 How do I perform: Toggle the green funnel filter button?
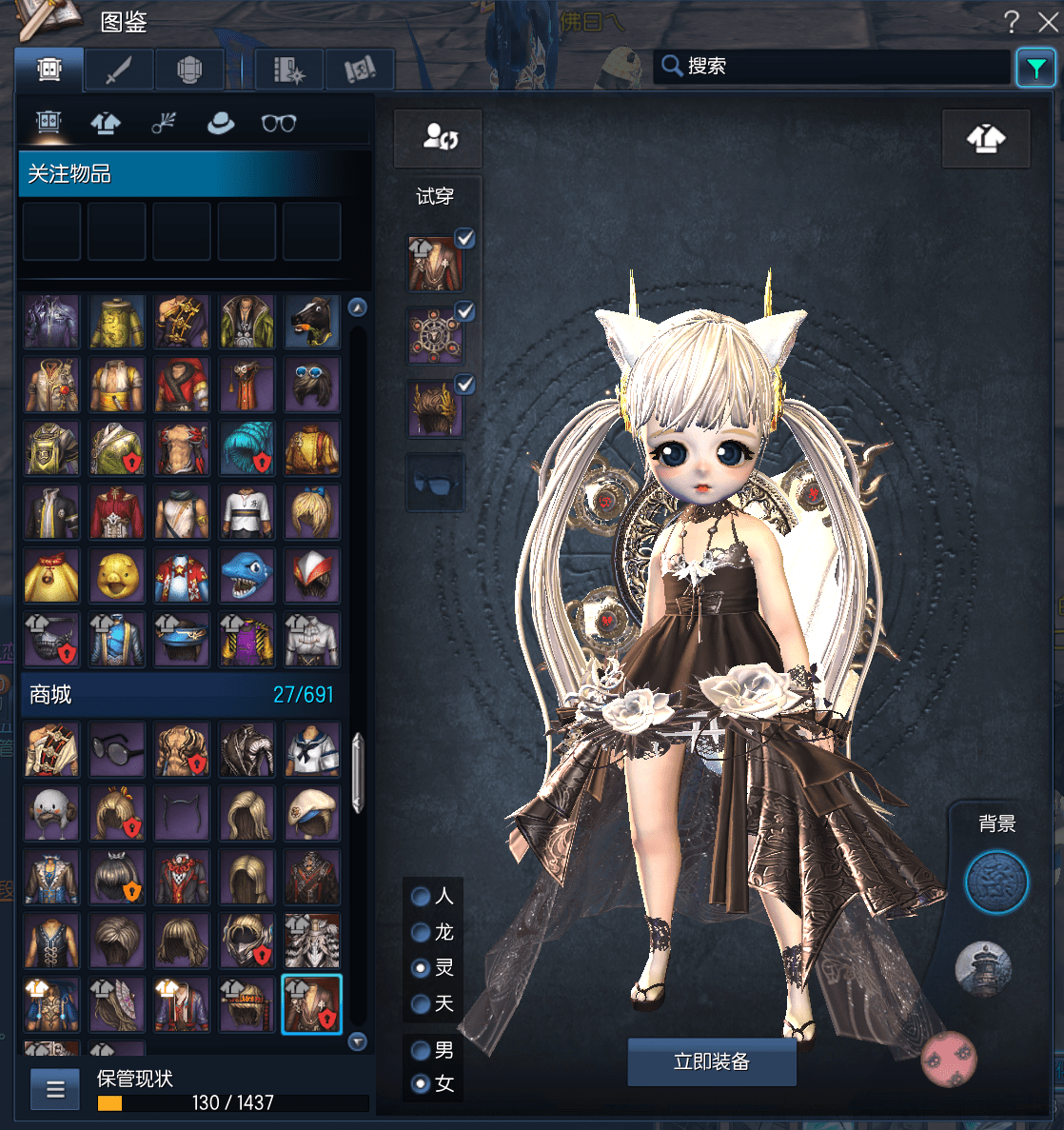pyautogui.click(x=1035, y=68)
